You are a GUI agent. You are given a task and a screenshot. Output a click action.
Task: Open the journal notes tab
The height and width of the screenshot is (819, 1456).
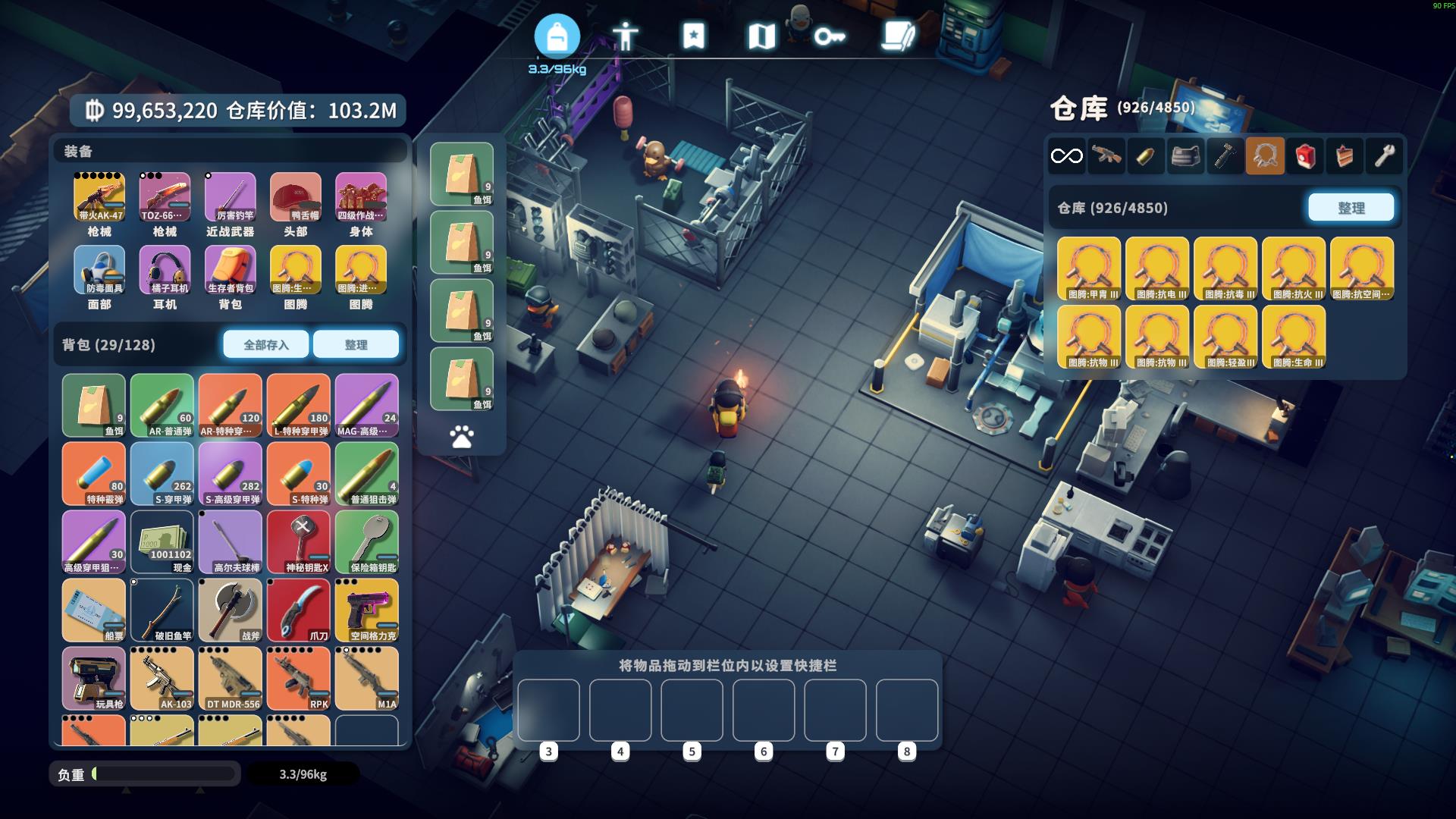click(898, 36)
